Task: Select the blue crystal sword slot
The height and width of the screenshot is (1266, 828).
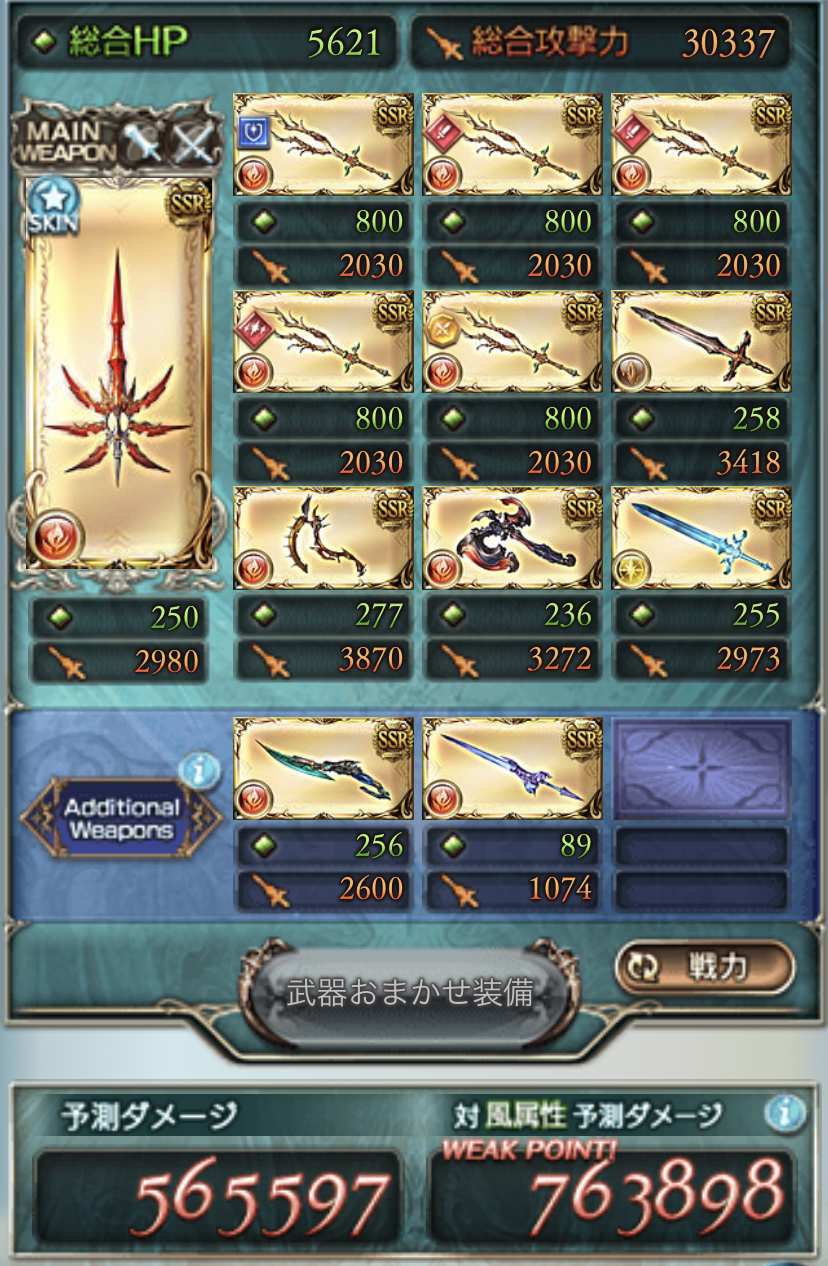Action: 701,537
